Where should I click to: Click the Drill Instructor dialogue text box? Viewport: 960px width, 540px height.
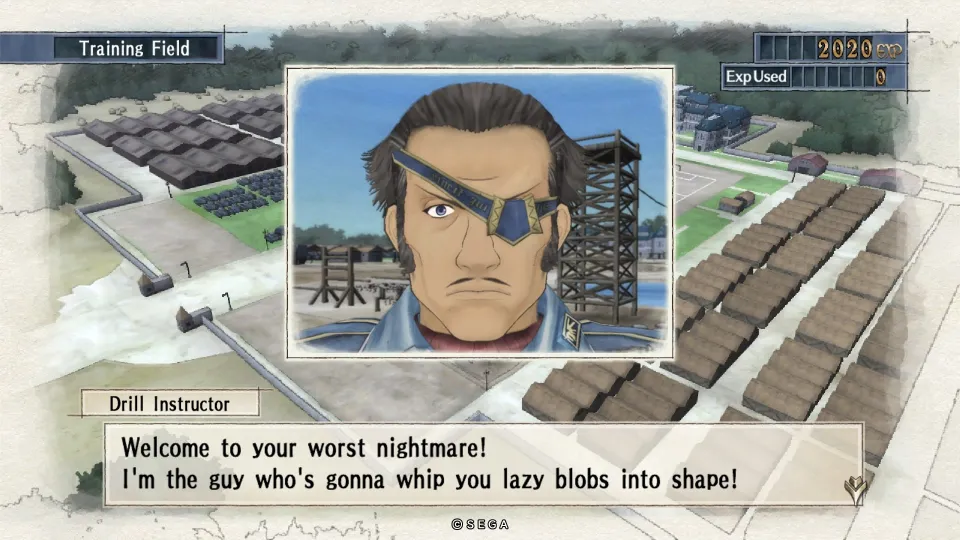click(483, 463)
